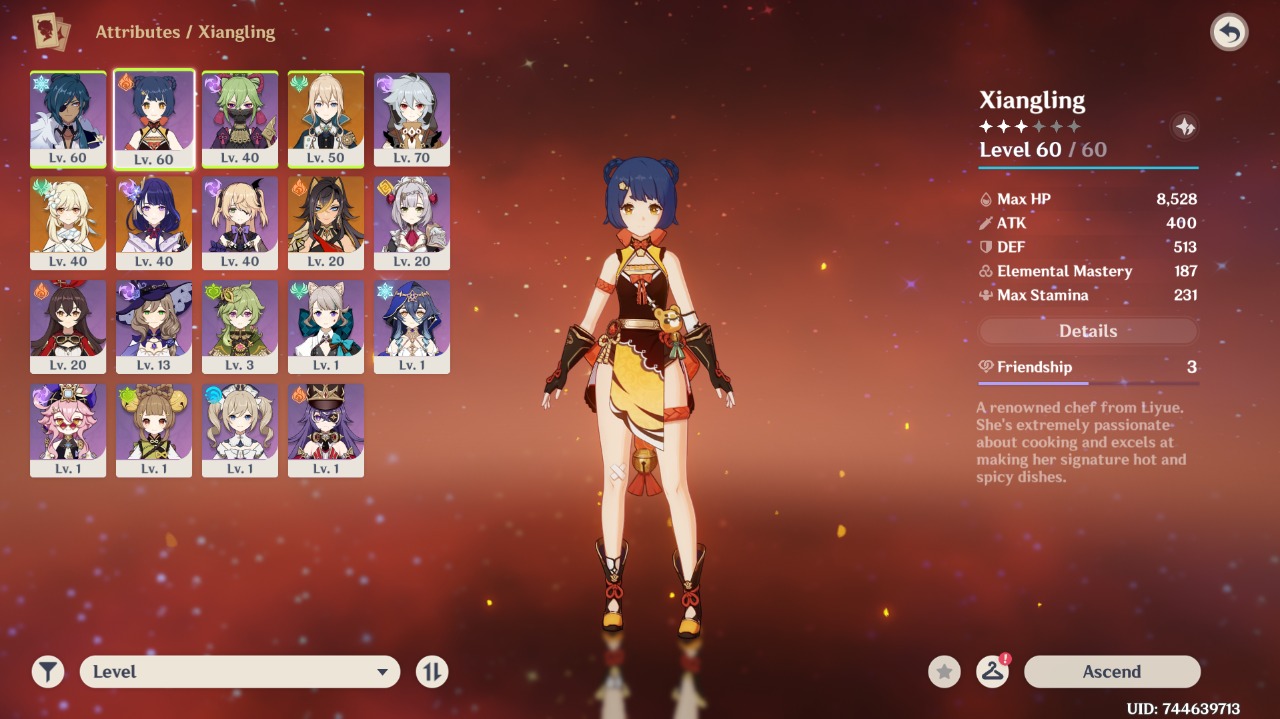Image resolution: width=1280 pixels, height=719 pixels.
Task: Mark Xiangling with the star icon
Action: click(944, 672)
